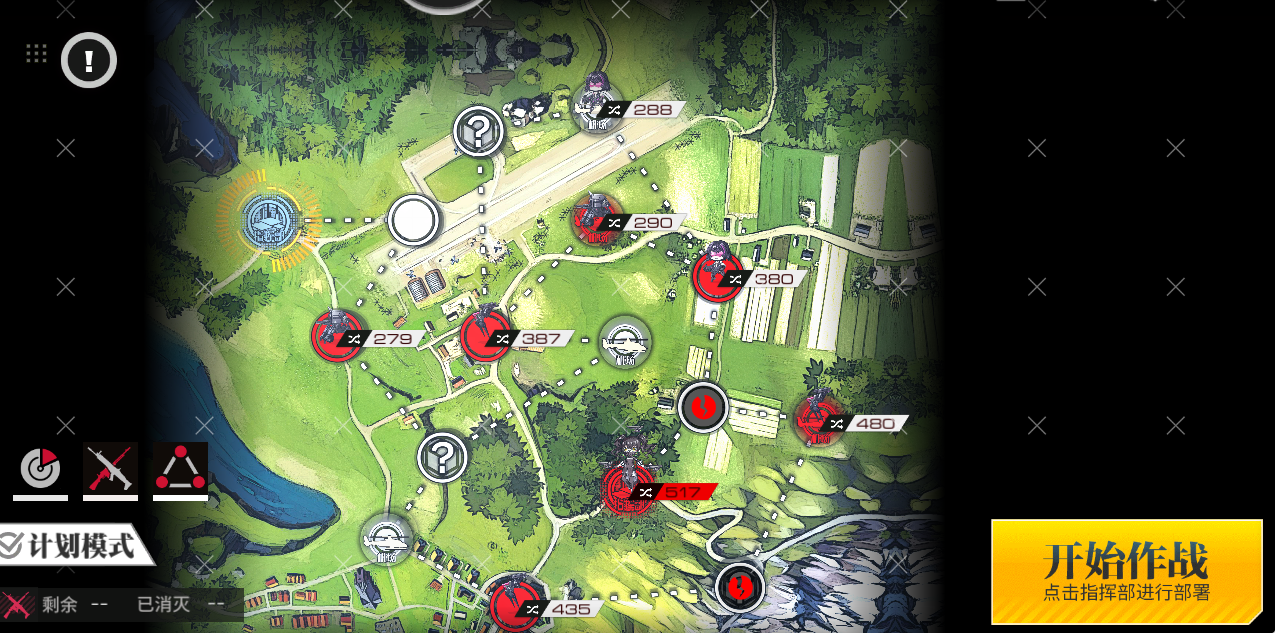Select the enemy unit with 288 power

click(x=597, y=105)
